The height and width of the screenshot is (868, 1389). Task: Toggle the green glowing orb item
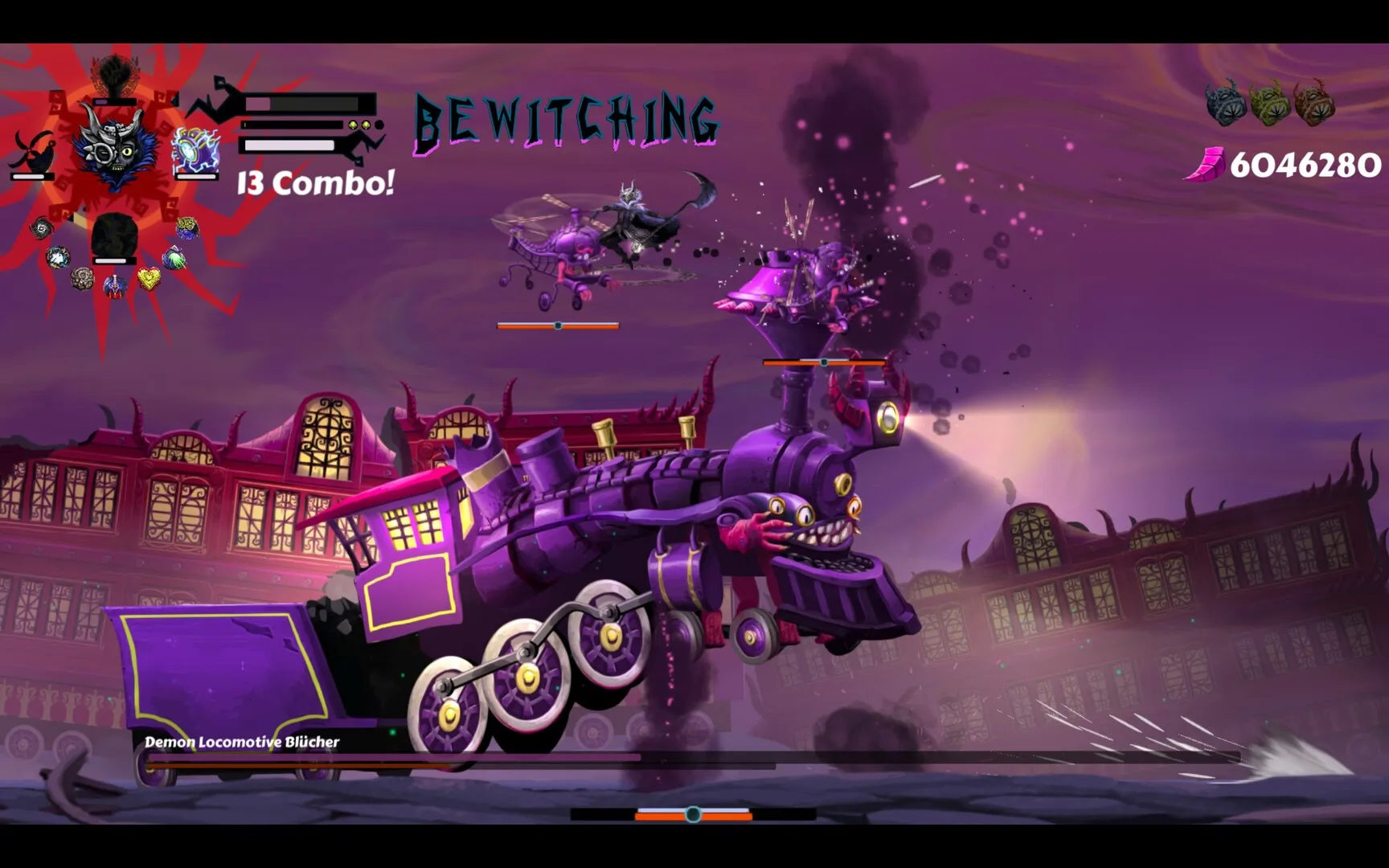[174, 256]
